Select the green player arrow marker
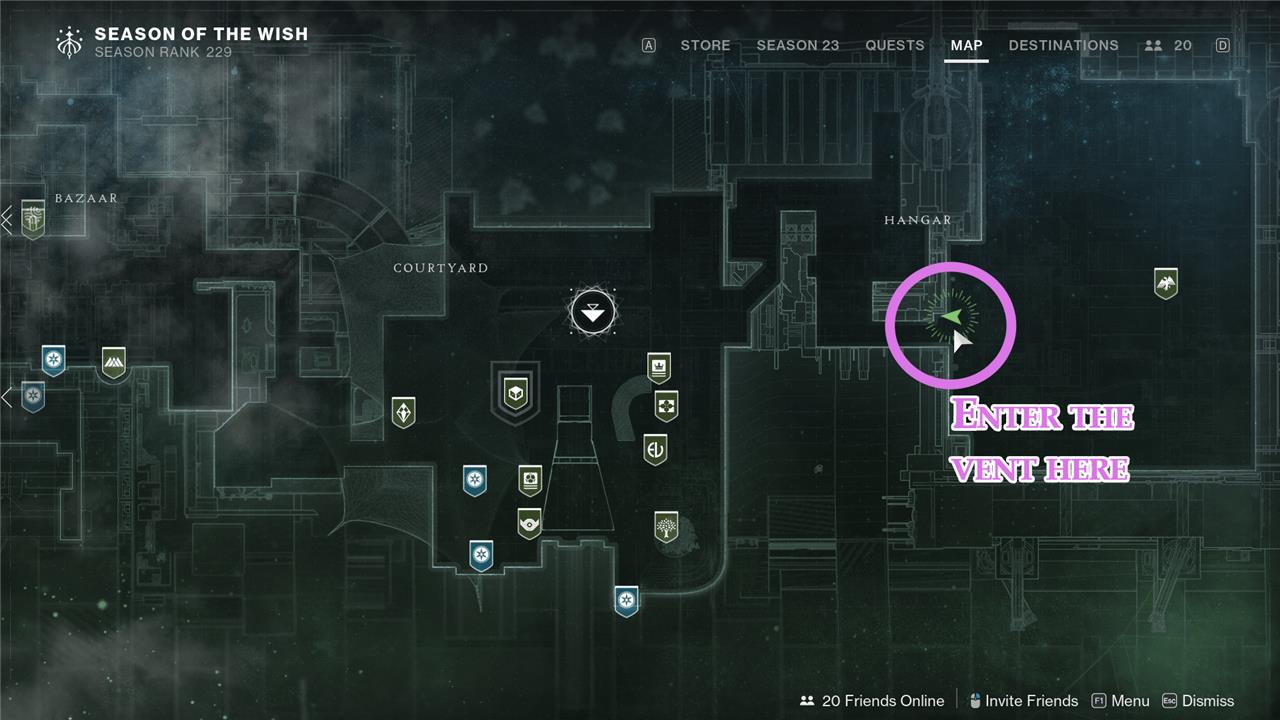Screen dimensions: 1280x720 click(950, 318)
